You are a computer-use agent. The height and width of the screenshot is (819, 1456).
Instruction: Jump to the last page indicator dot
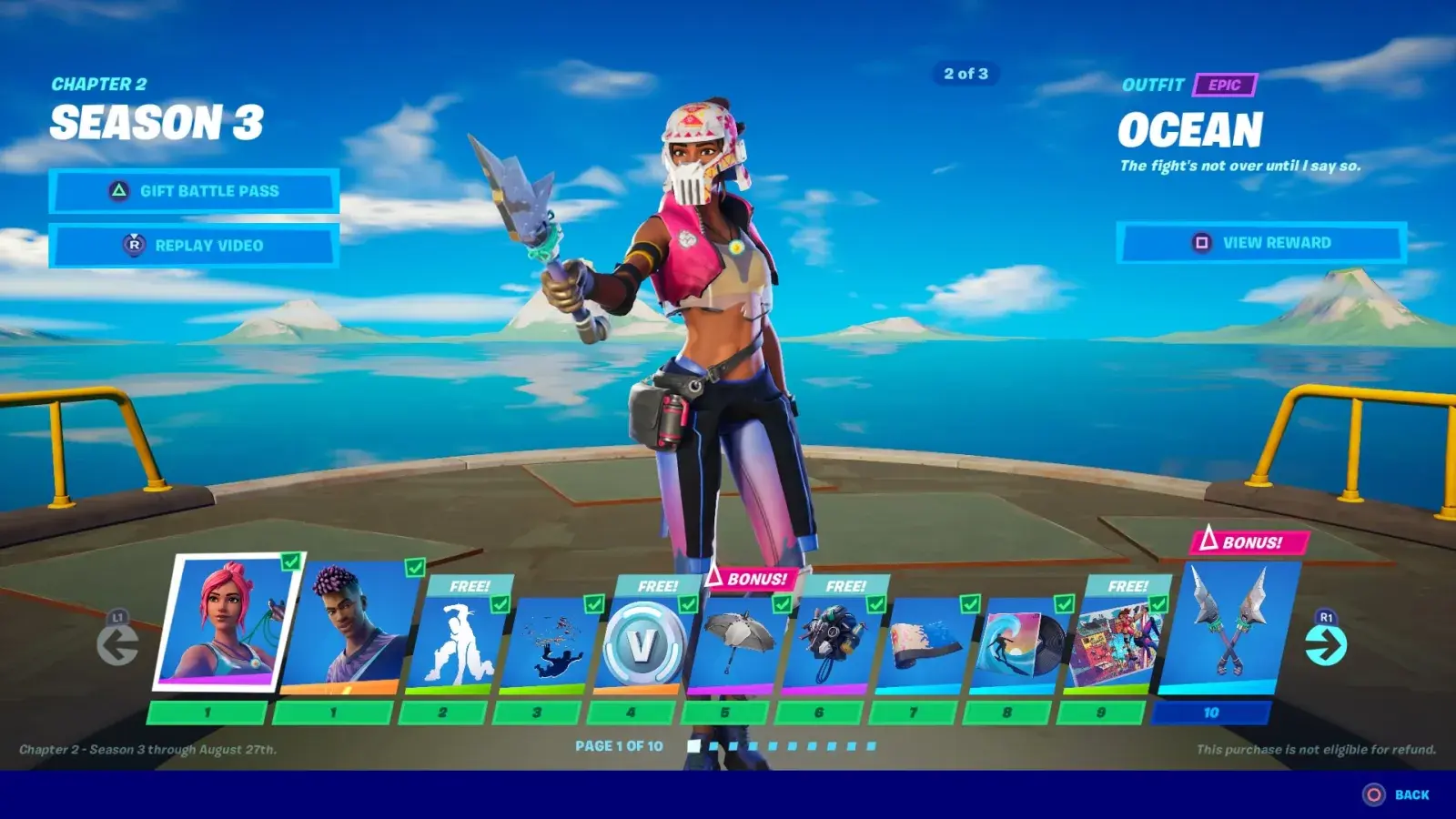(871, 746)
